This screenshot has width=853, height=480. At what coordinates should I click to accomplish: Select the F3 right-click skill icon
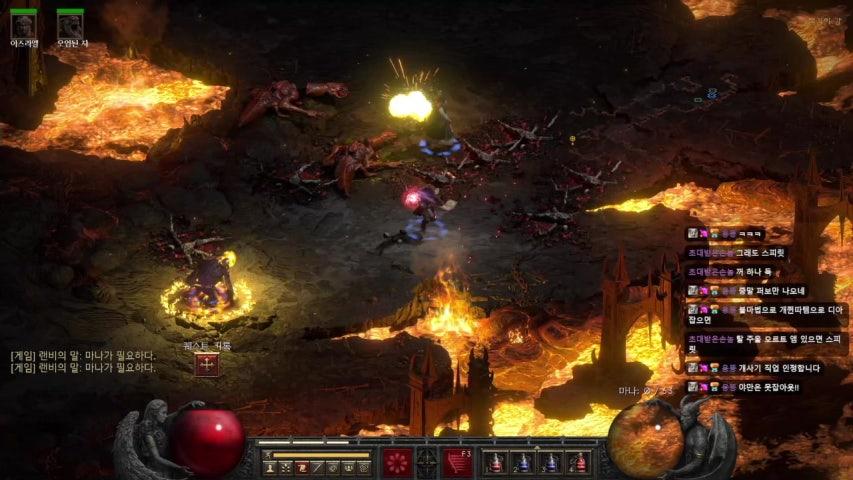pyautogui.click(x=458, y=462)
